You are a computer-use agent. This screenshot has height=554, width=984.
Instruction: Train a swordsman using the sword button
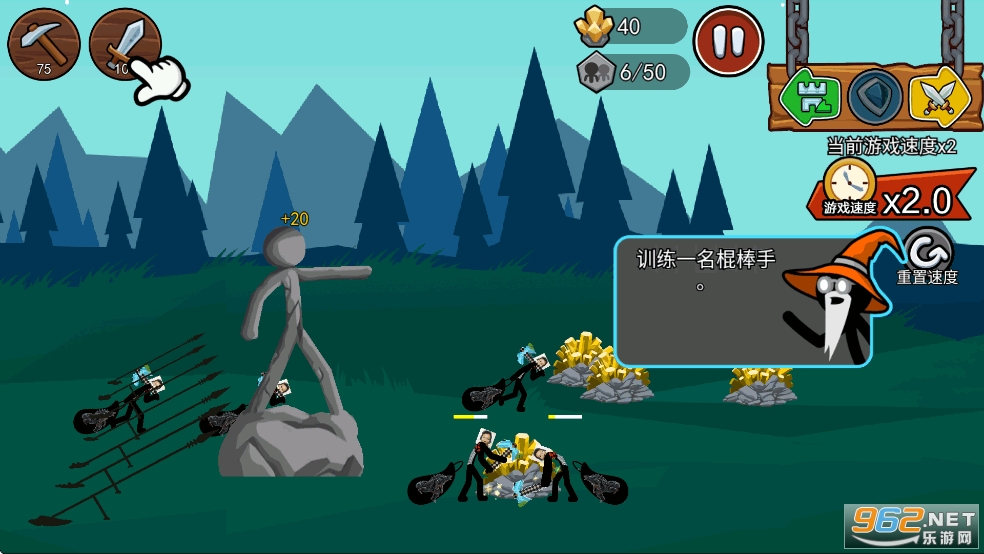tap(124, 42)
